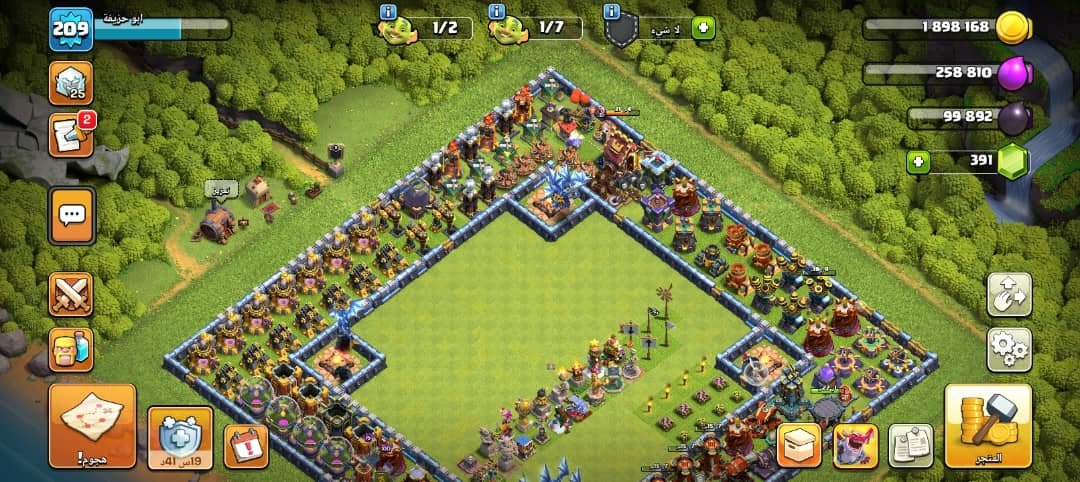Open the news scroll with red 2 badge
This screenshot has height=482, width=1080.
(70, 137)
